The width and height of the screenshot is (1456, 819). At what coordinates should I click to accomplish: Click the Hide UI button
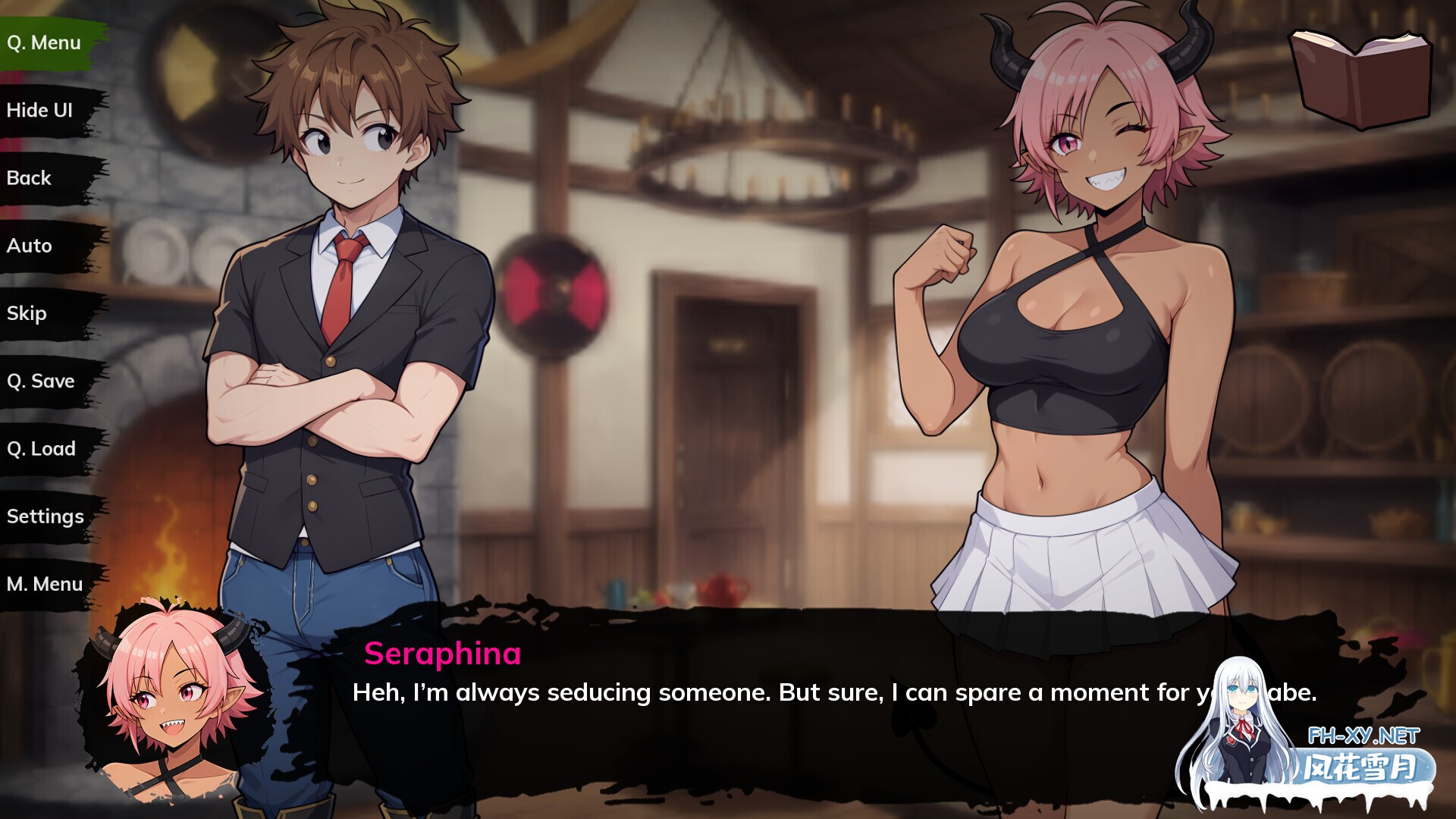(x=40, y=111)
